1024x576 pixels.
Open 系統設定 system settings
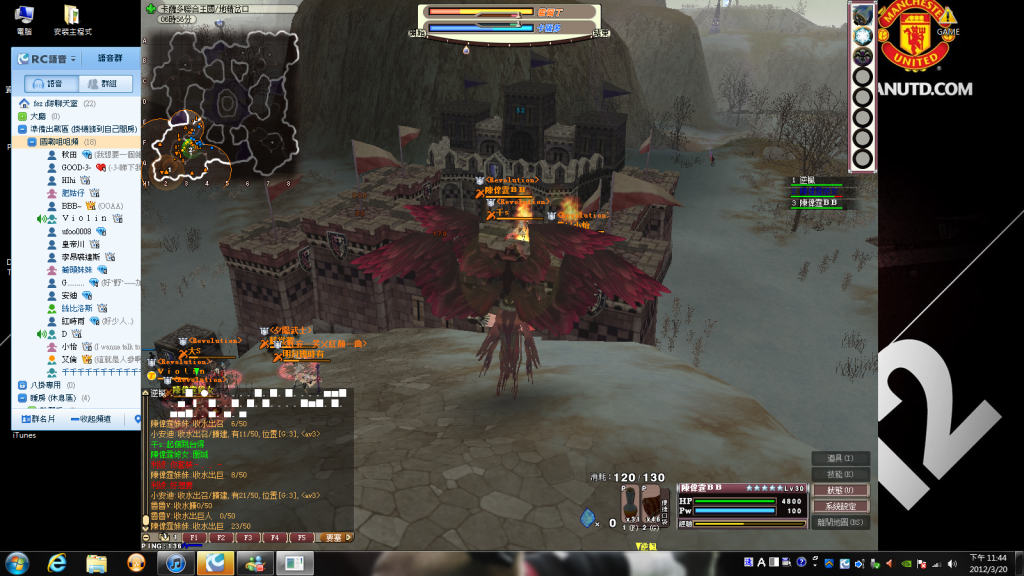point(840,506)
